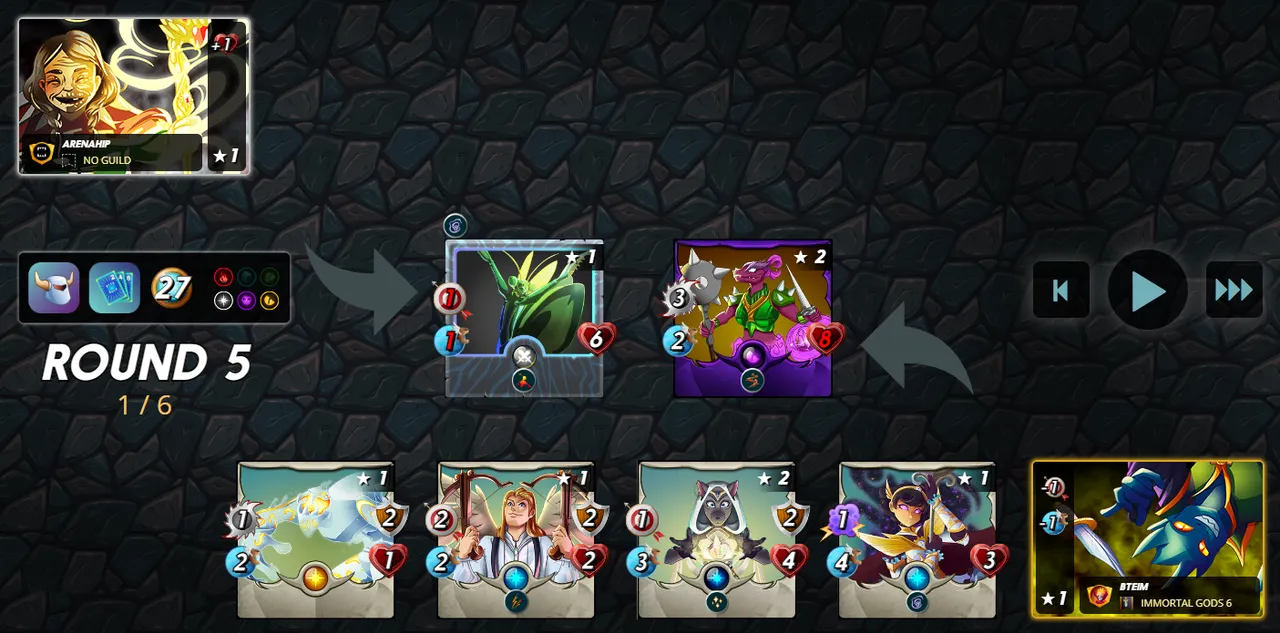This screenshot has height=633, width=1280.
Task: Play the battle replay
Action: pos(1147,291)
